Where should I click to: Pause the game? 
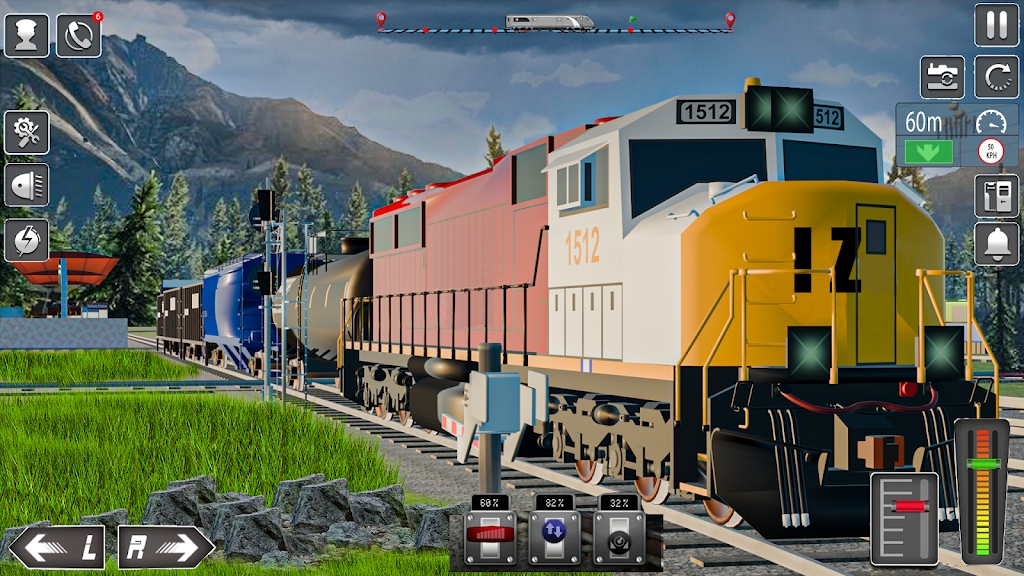[x=996, y=25]
